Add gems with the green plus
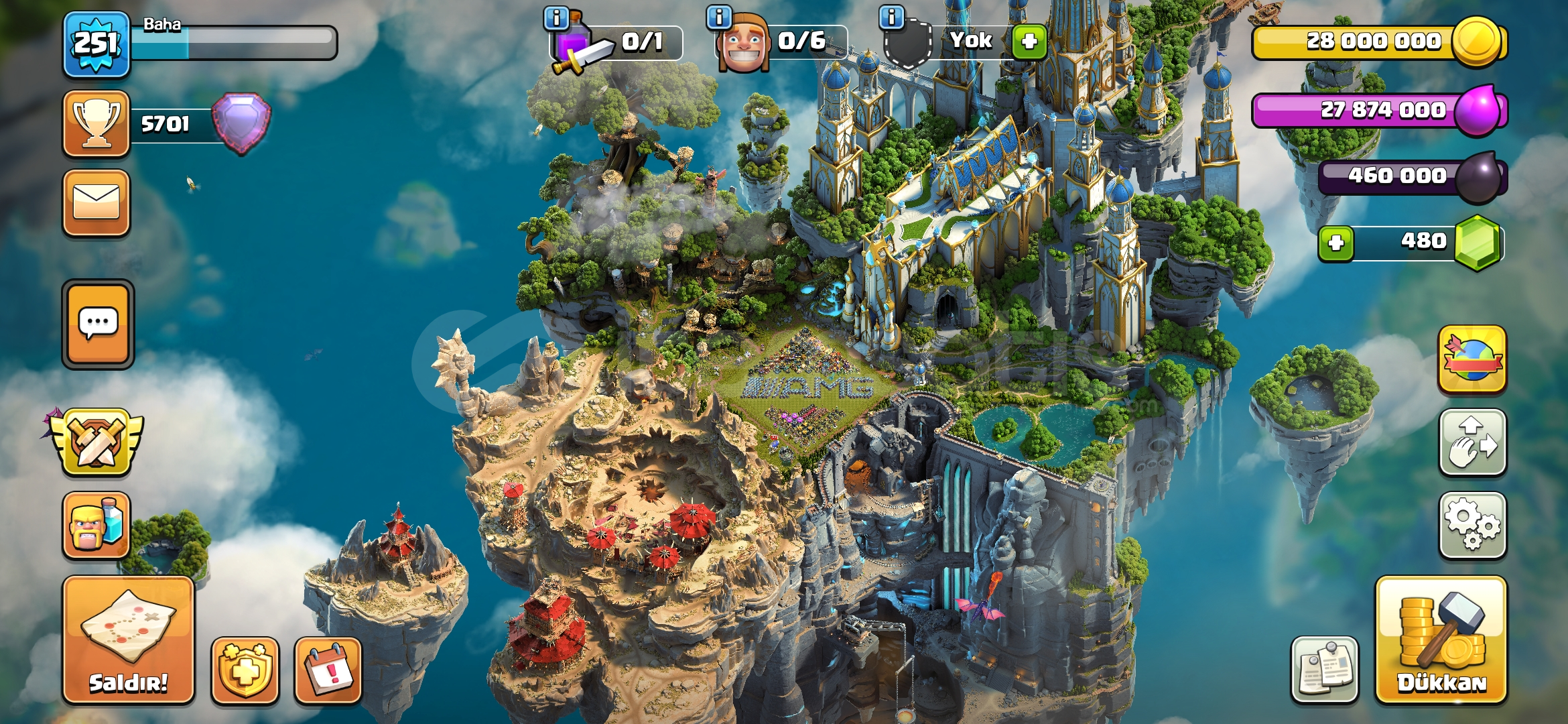Image resolution: width=1568 pixels, height=724 pixels. [1335, 243]
